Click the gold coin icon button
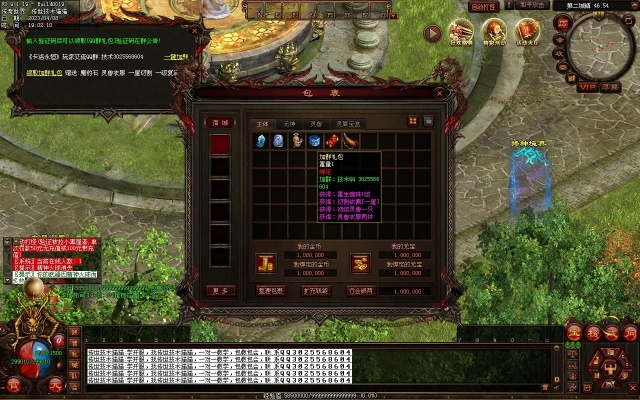 [264, 262]
